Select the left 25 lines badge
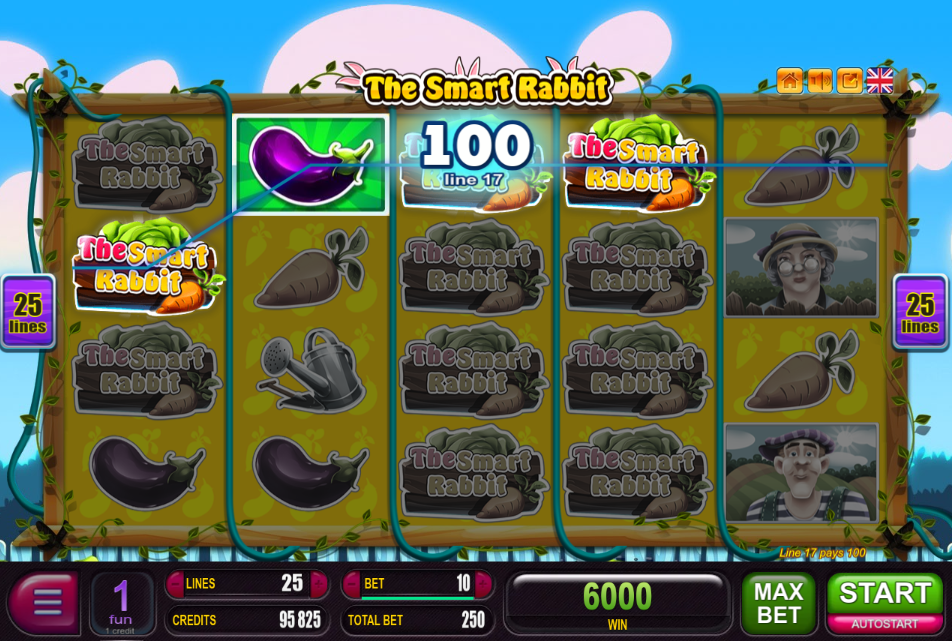952x641 pixels. tap(28, 311)
